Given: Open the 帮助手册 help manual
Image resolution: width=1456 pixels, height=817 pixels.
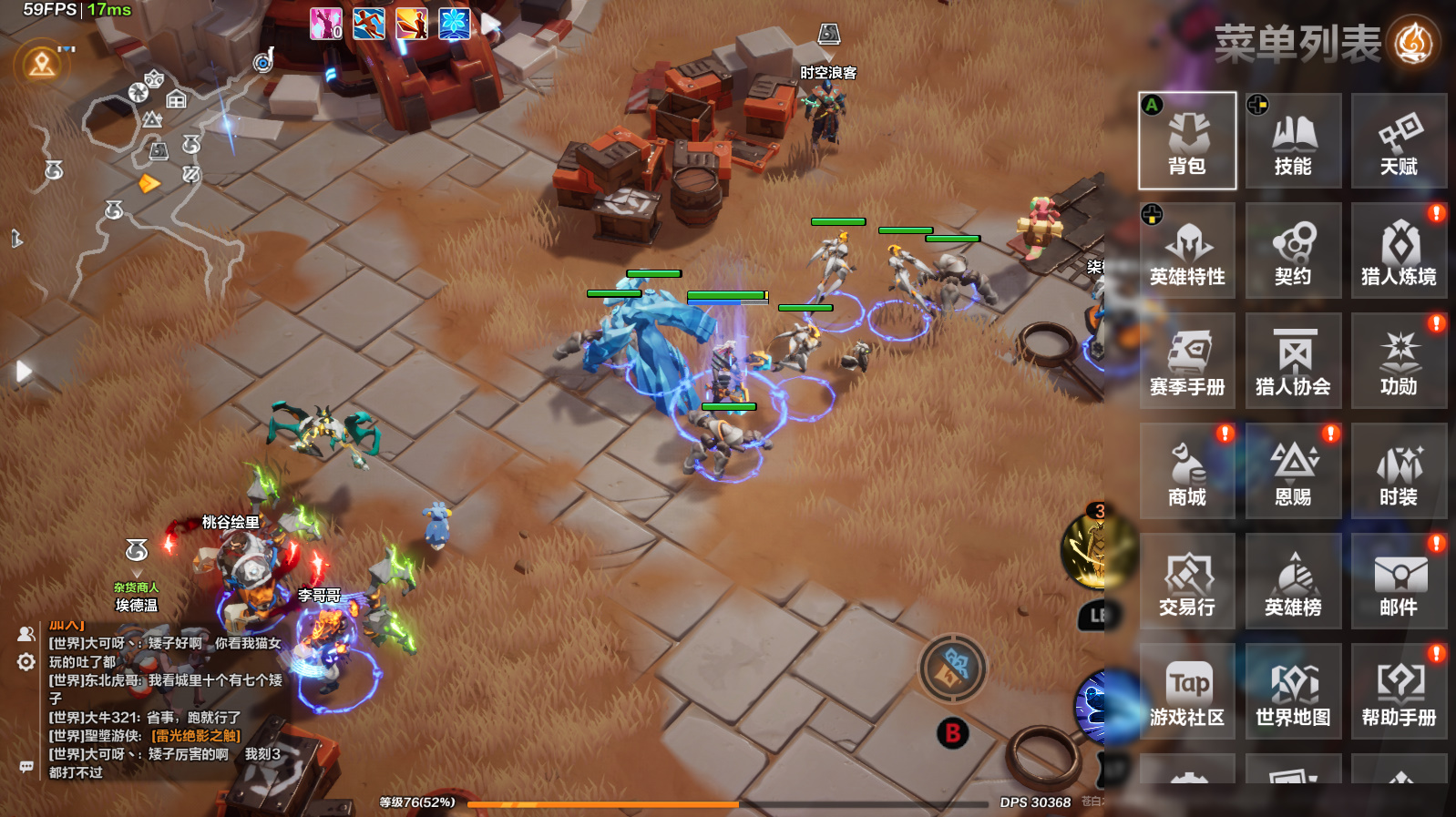Looking at the screenshot, I should coord(1399,691).
